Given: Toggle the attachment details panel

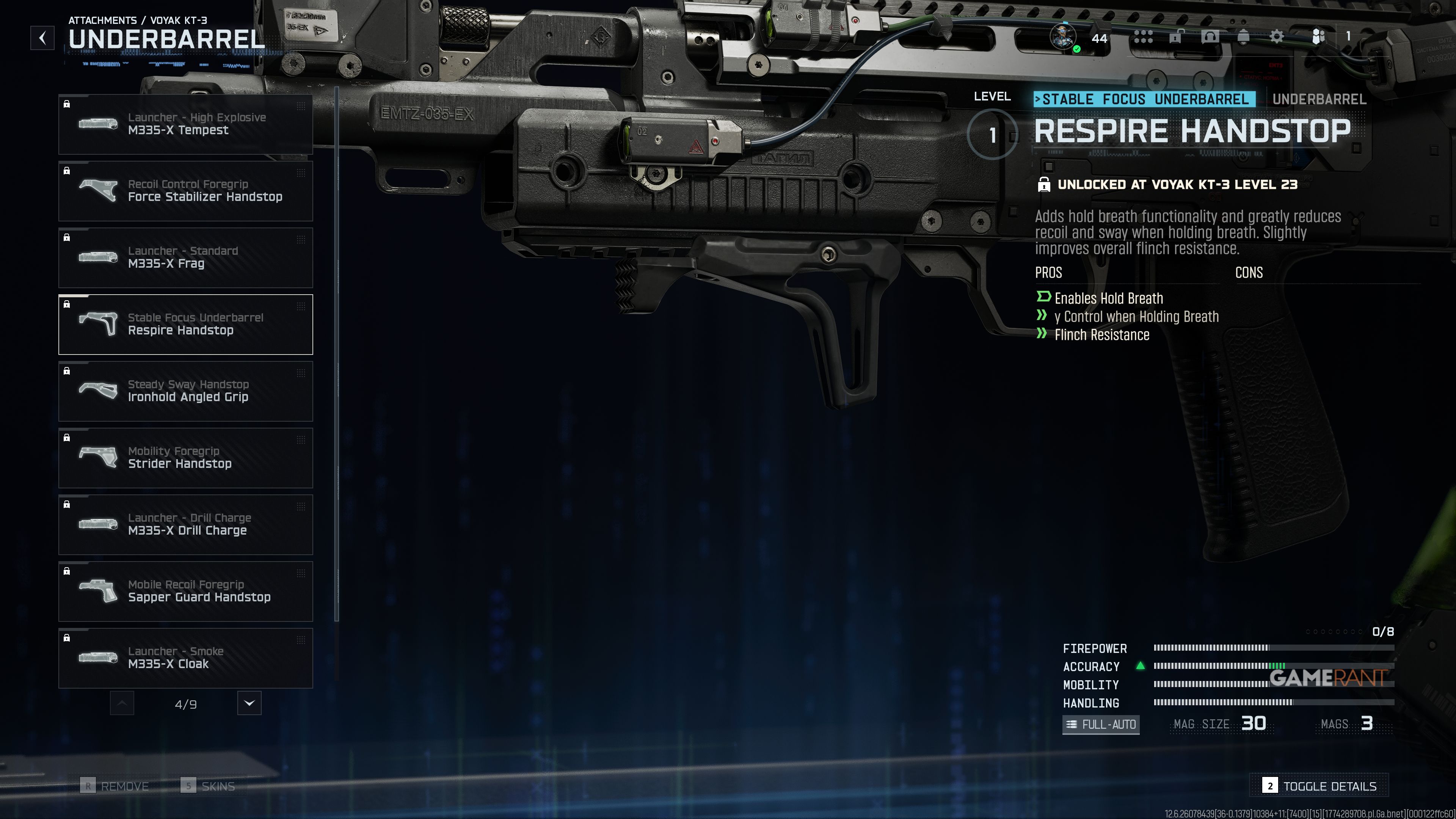Looking at the screenshot, I should coord(1319,786).
